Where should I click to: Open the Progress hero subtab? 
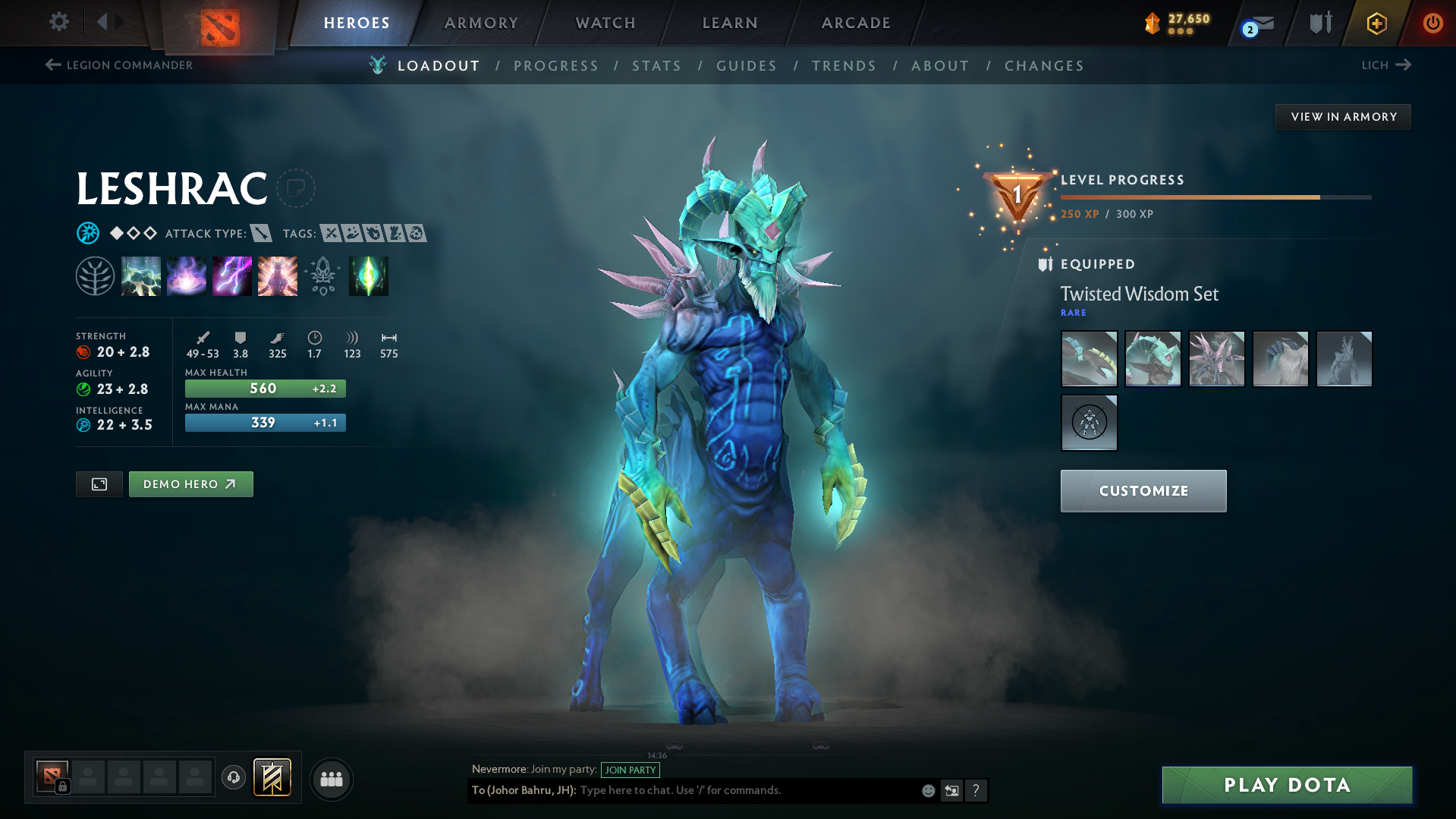click(x=556, y=66)
